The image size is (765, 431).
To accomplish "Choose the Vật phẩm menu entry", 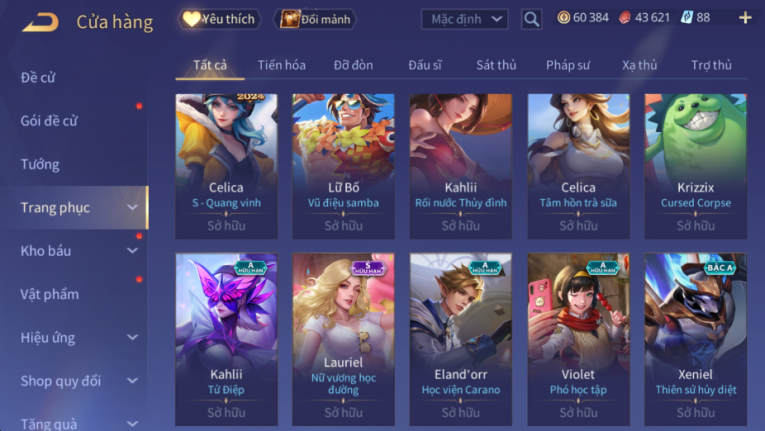I will [x=49, y=294].
